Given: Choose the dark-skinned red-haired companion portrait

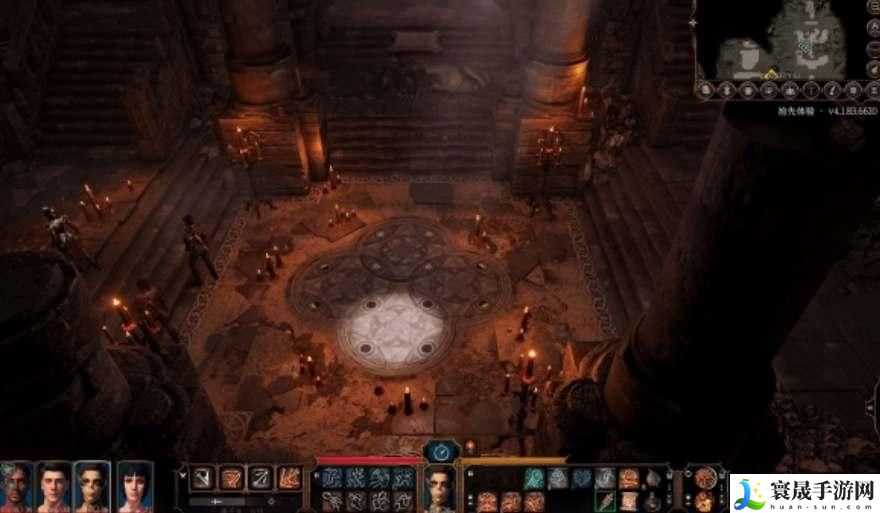Looking at the screenshot, I should pos(17,486).
